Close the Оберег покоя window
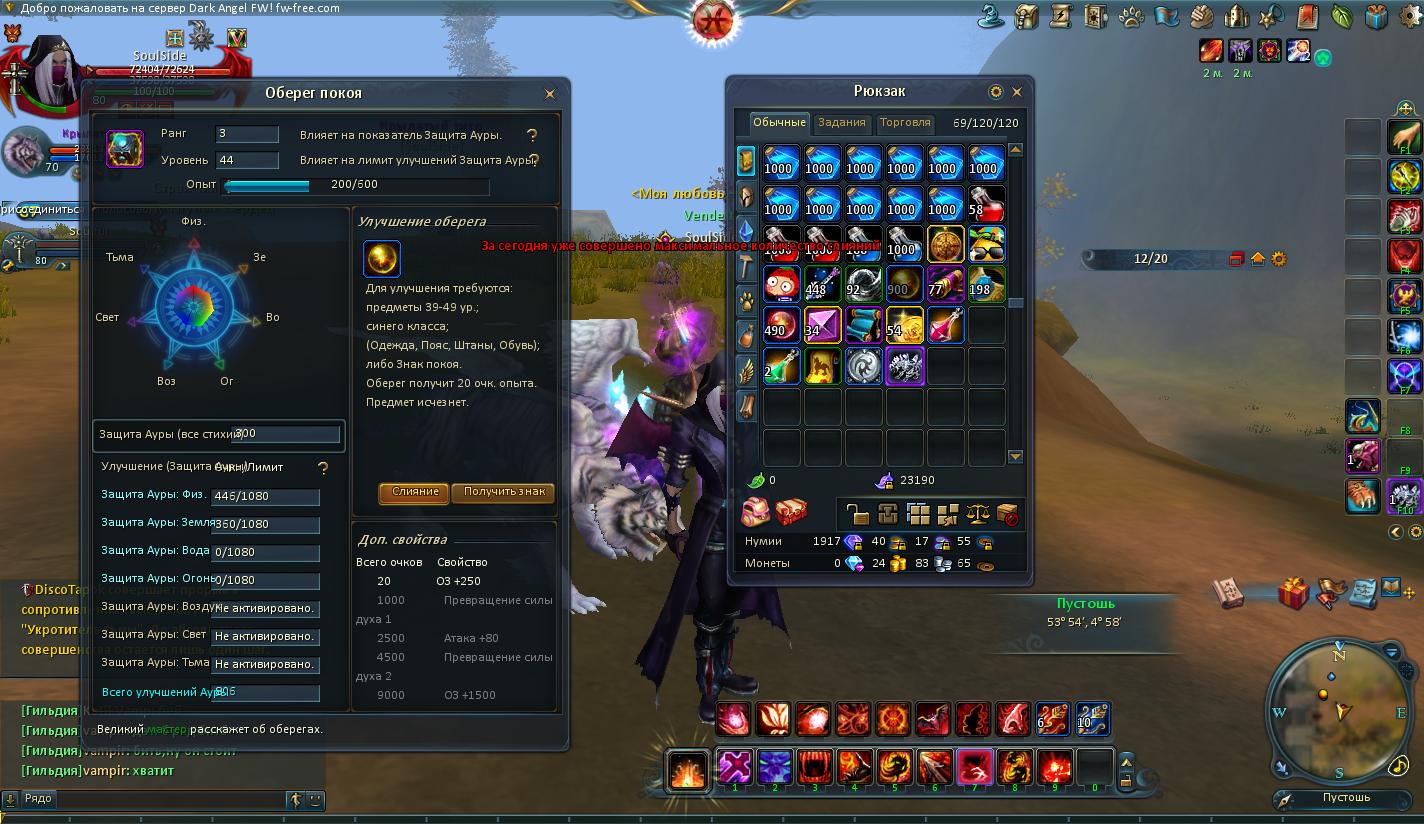 click(549, 94)
